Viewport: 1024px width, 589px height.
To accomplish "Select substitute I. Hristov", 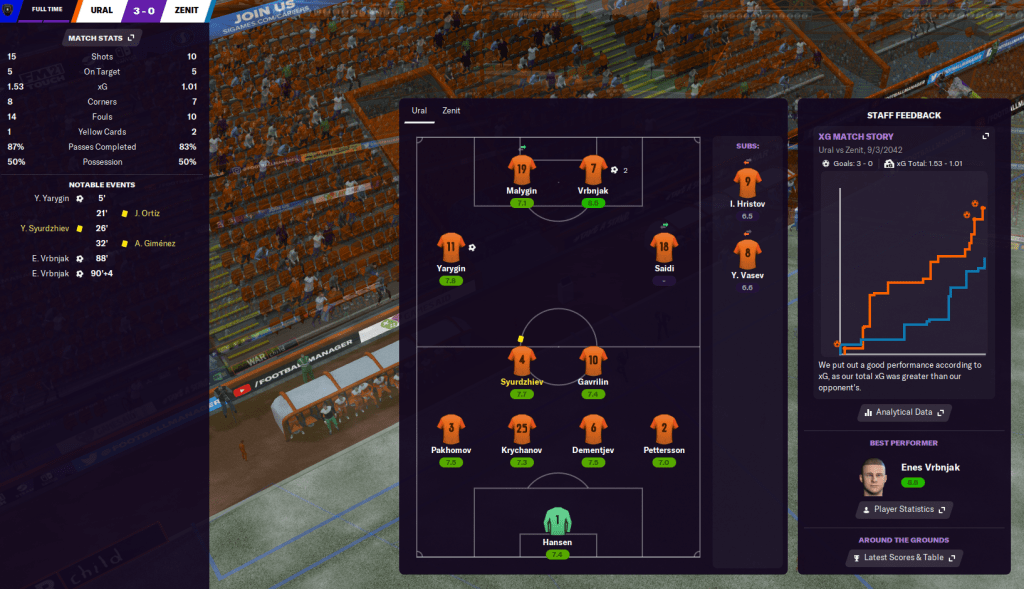I will pyautogui.click(x=747, y=184).
